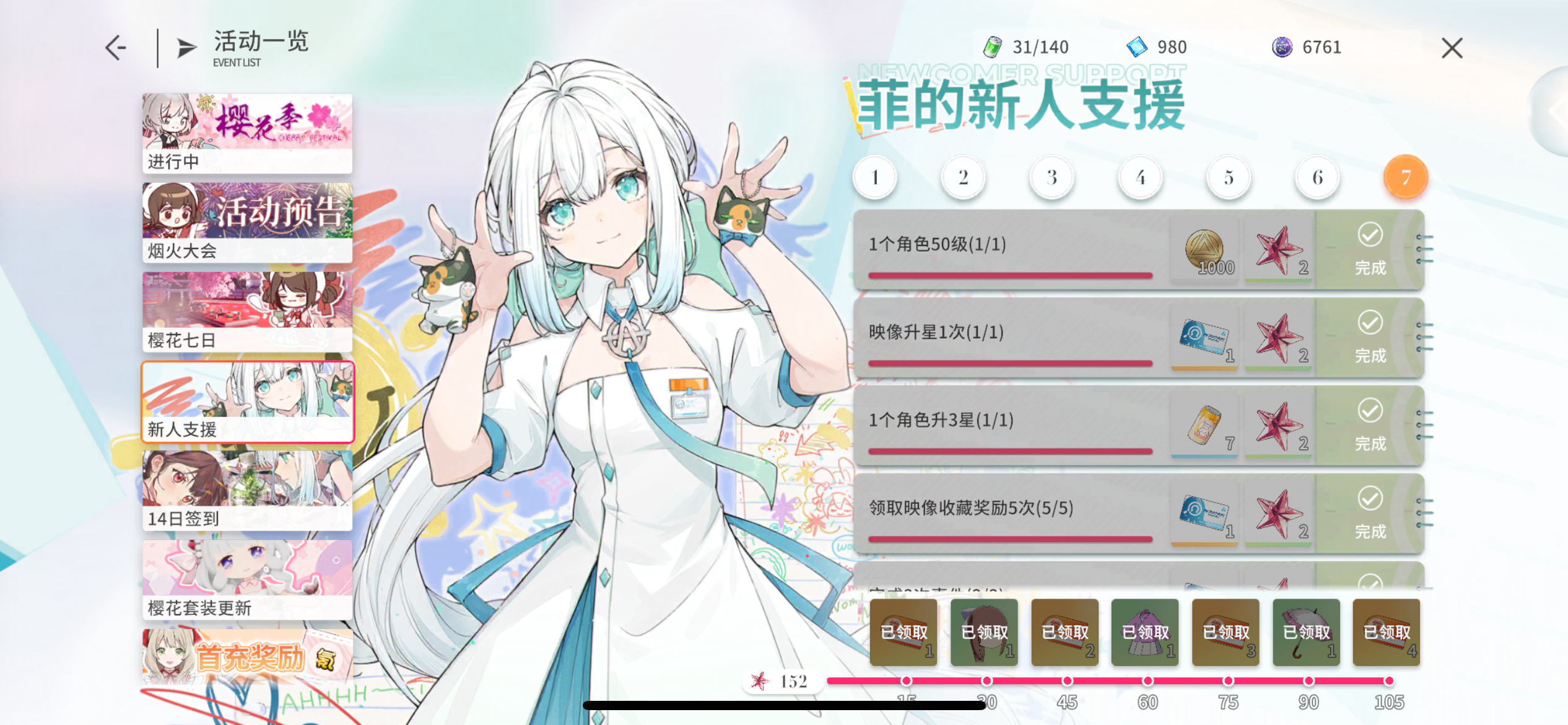Viewport: 1568px width, 725px height.
Task: Click the purple coin icon showing 6761
Action: click(x=1281, y=46)
